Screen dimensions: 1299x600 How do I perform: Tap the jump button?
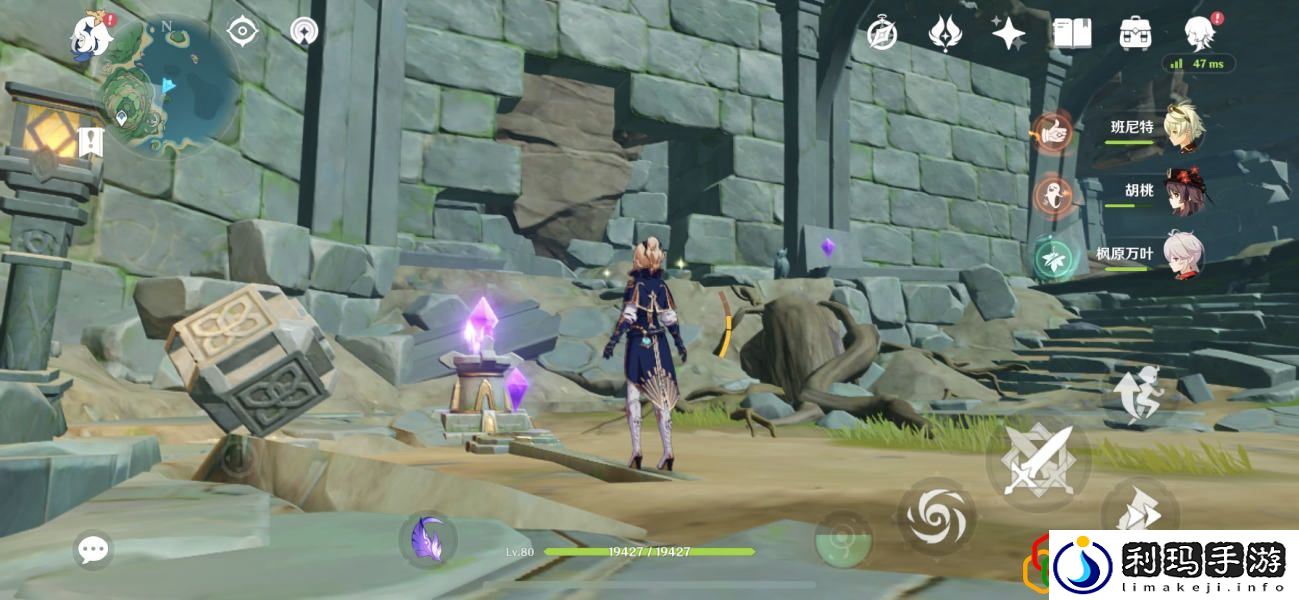tap(1138, 395)
